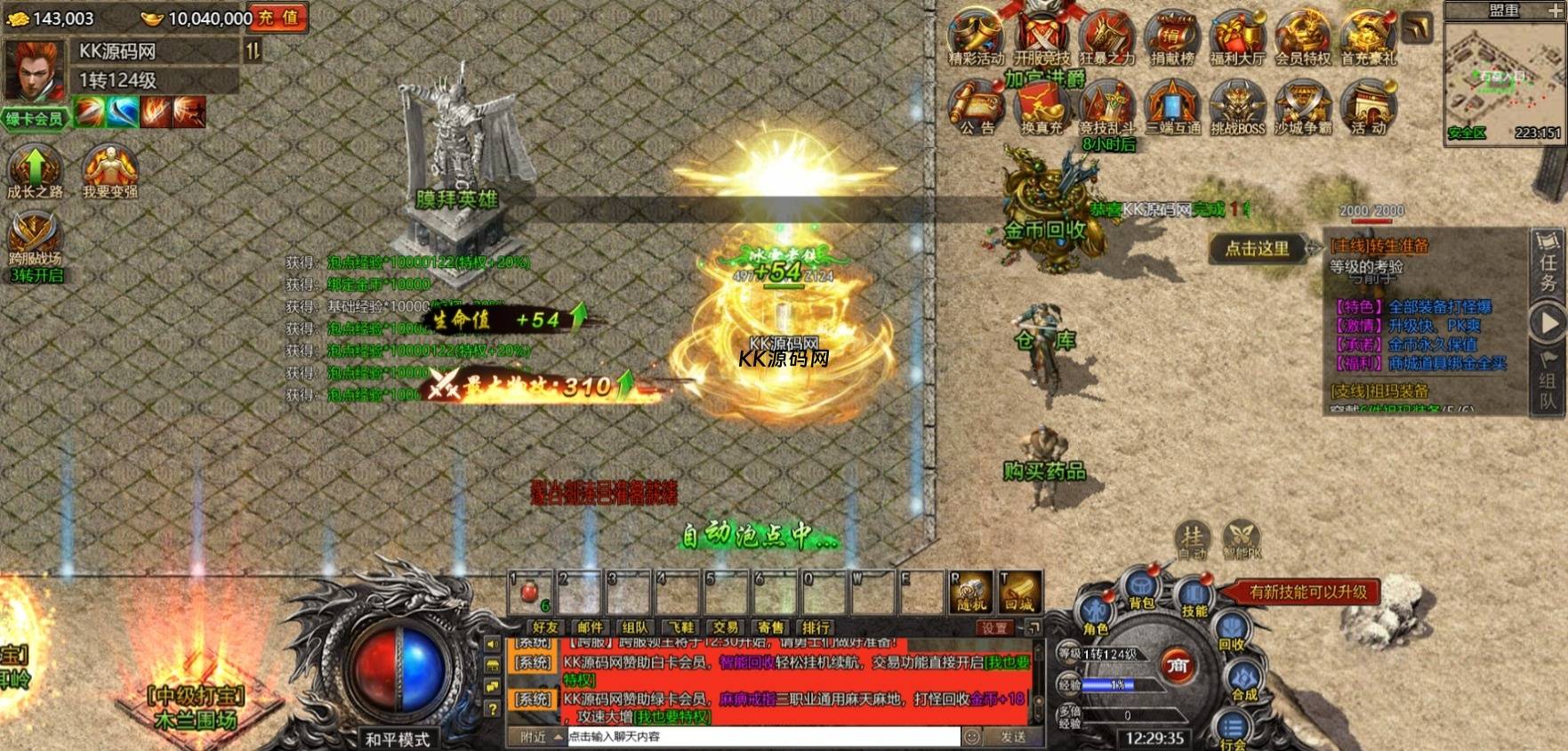Click the 发送 send chat button
Viewport: 1568px width, 751px height.
[1013, 737]
